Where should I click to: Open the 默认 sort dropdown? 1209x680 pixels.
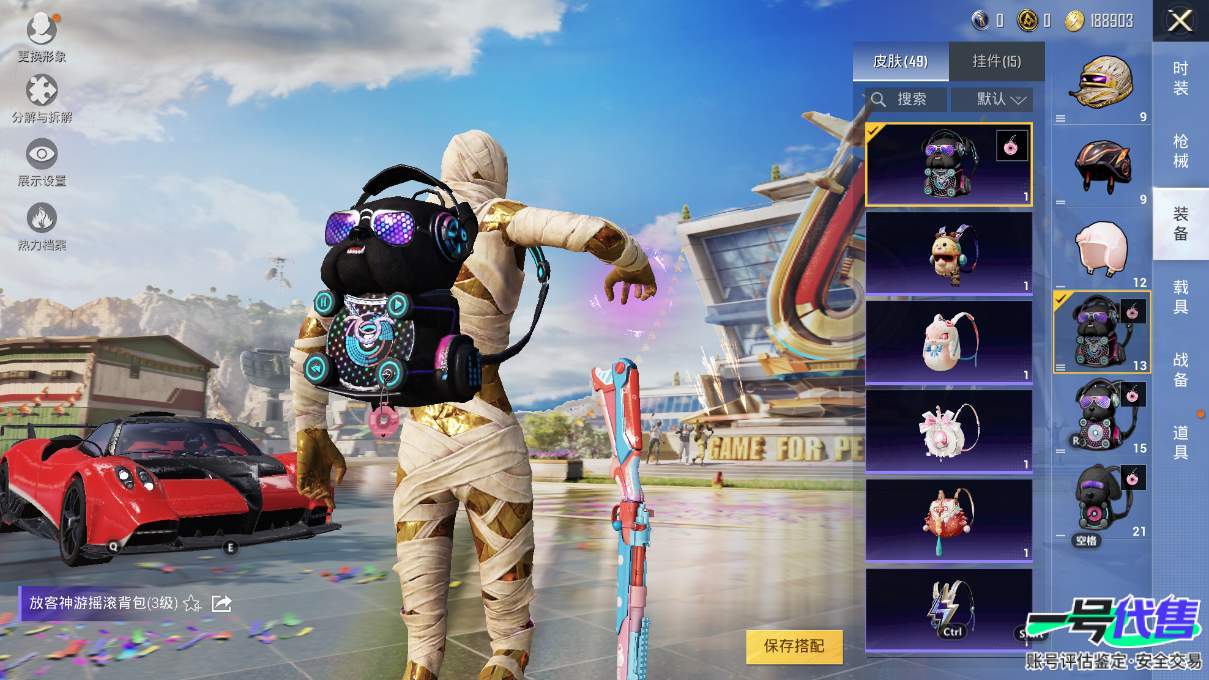(991, 99)
